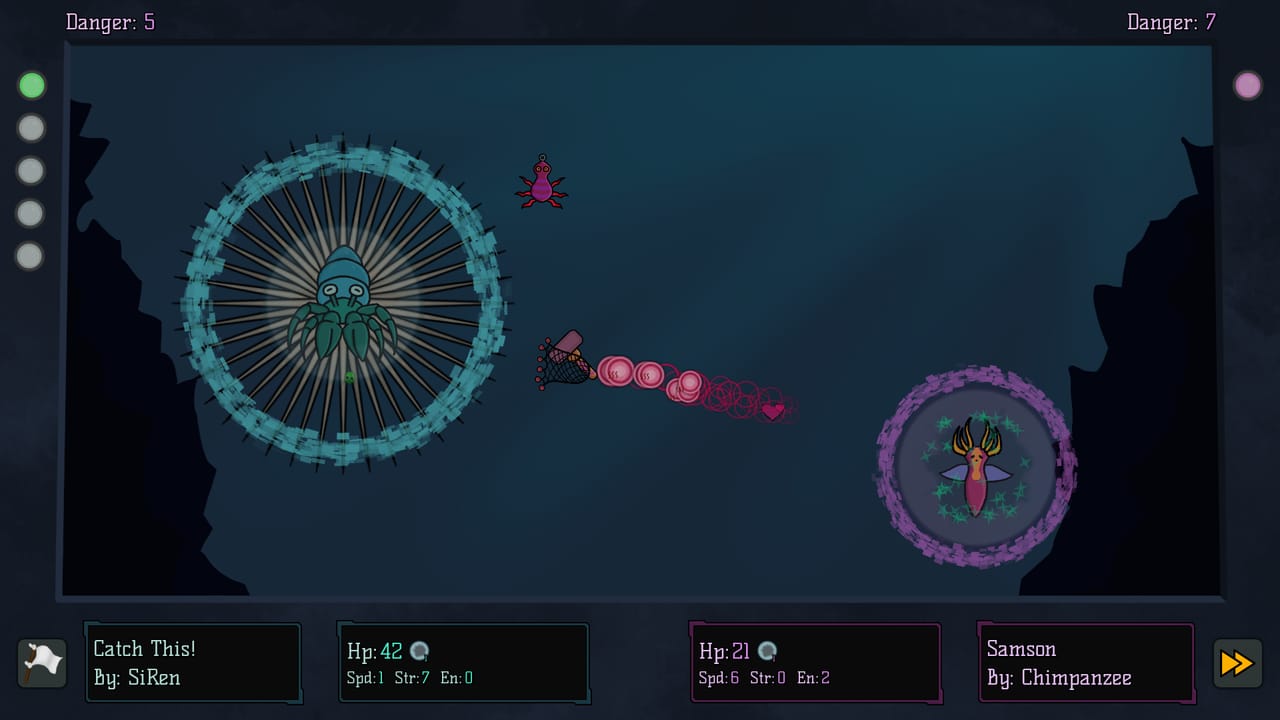
Task: Activate the fast-forward speed icon
Action: click(x=1237, y=663)
